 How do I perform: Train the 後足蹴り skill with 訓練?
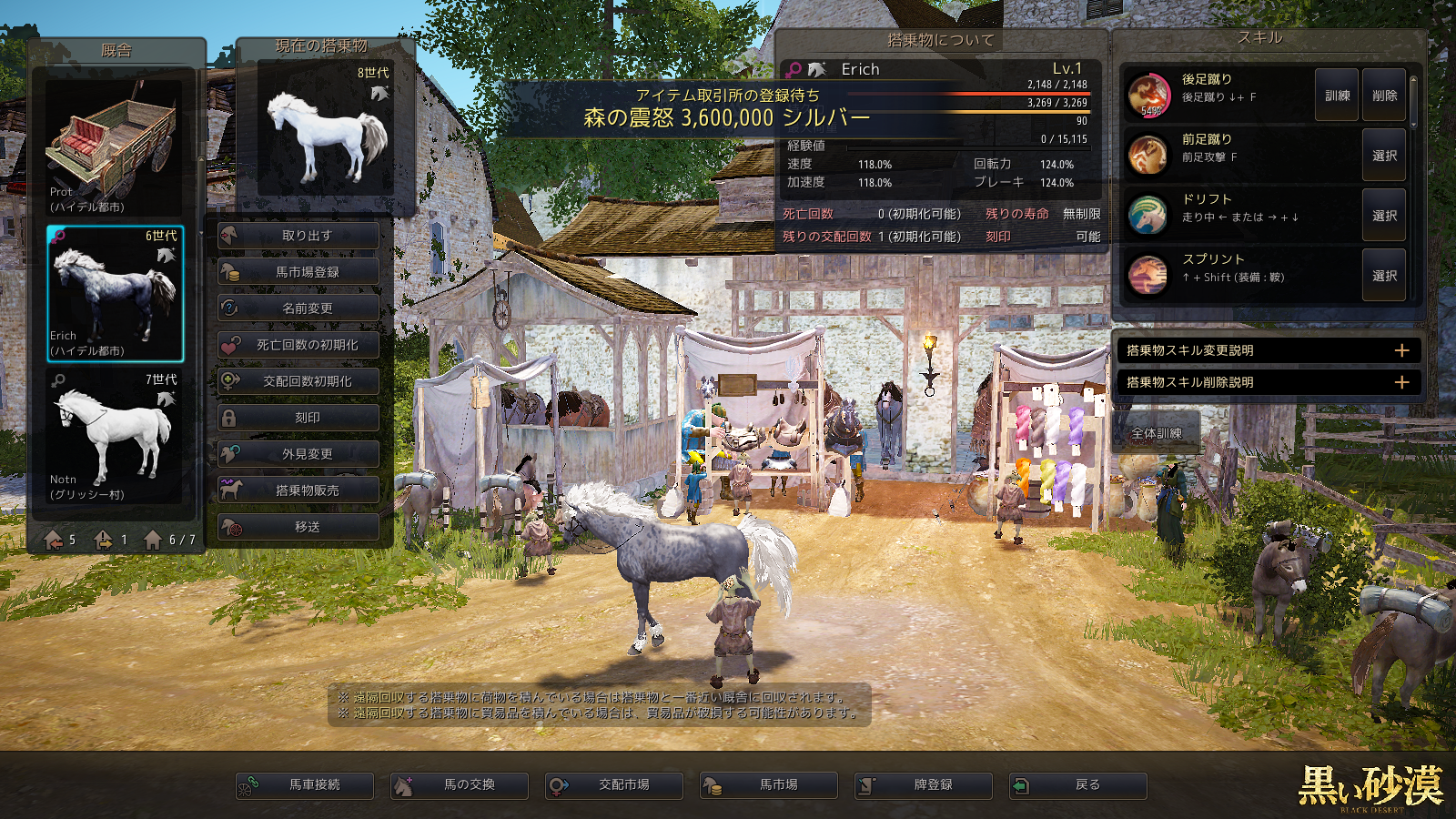(x=1337, y=96)
